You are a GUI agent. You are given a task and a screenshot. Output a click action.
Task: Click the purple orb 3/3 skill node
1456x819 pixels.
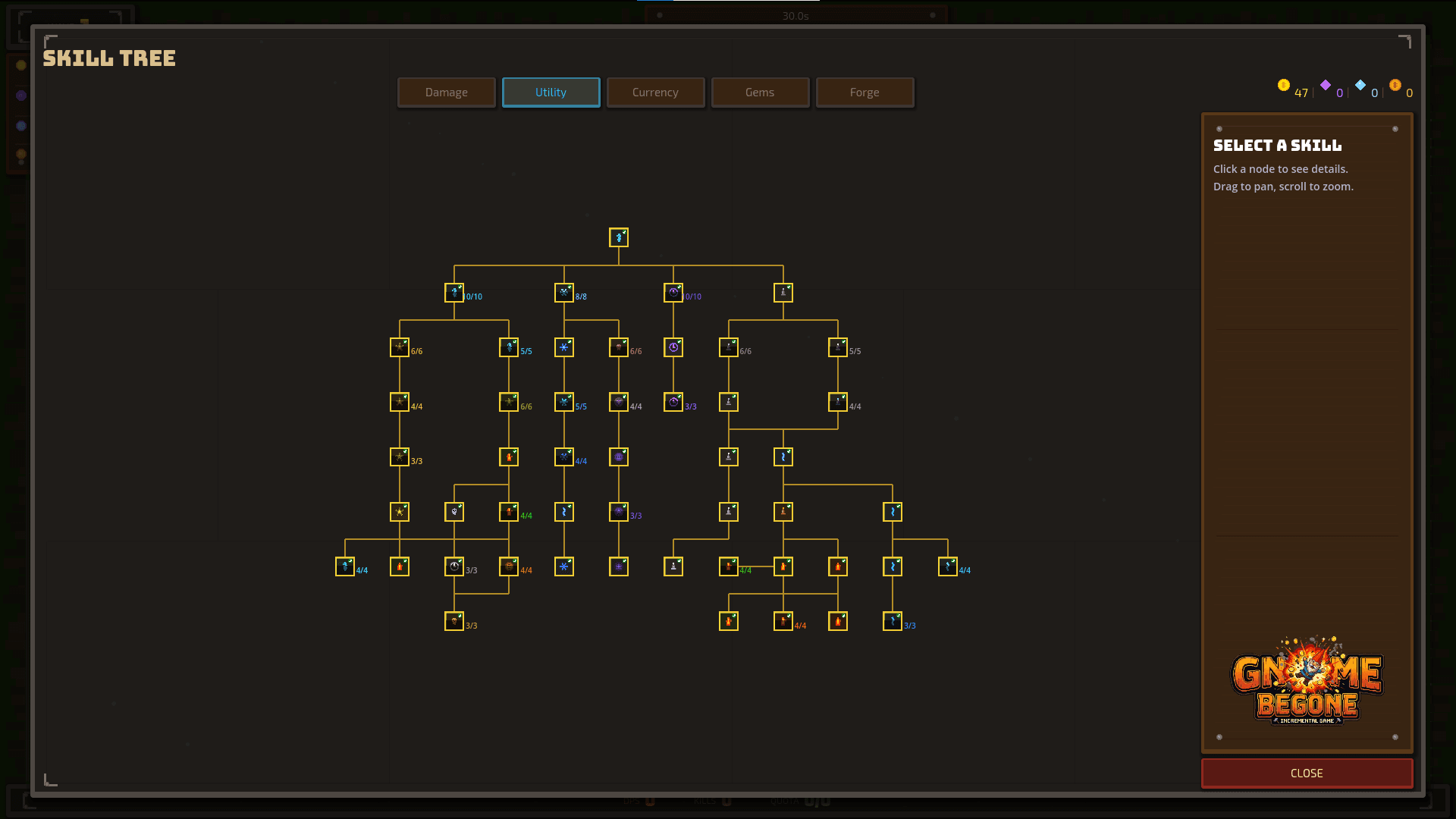click(618, 515)
